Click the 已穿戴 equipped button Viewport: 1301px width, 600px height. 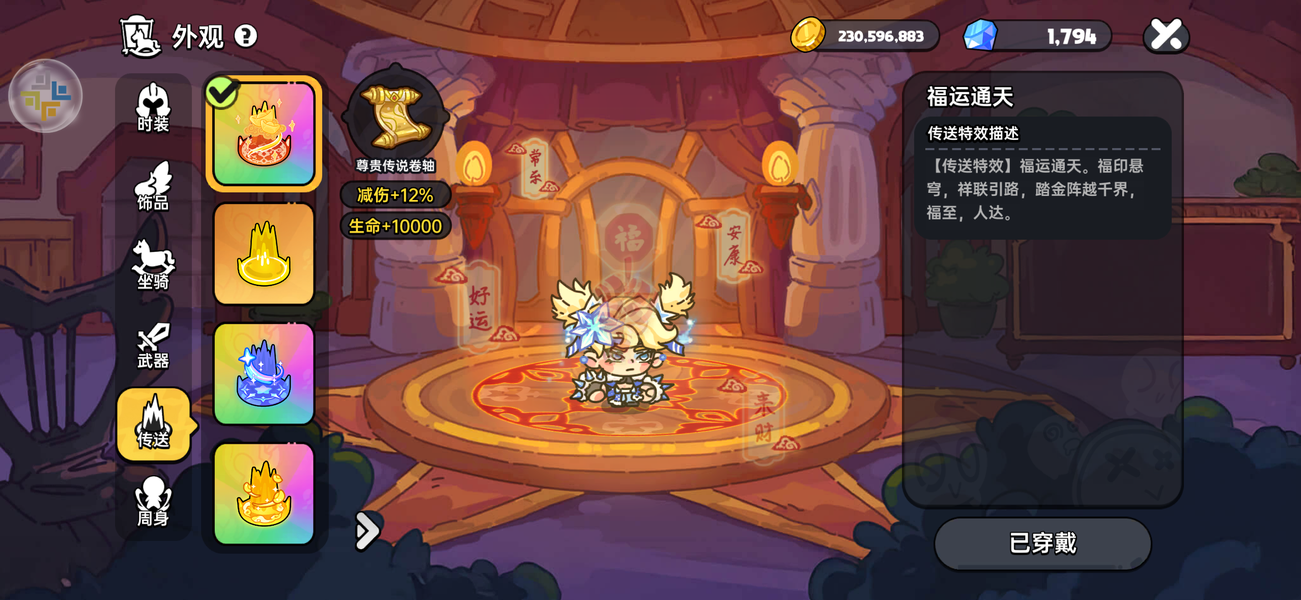1042,543
